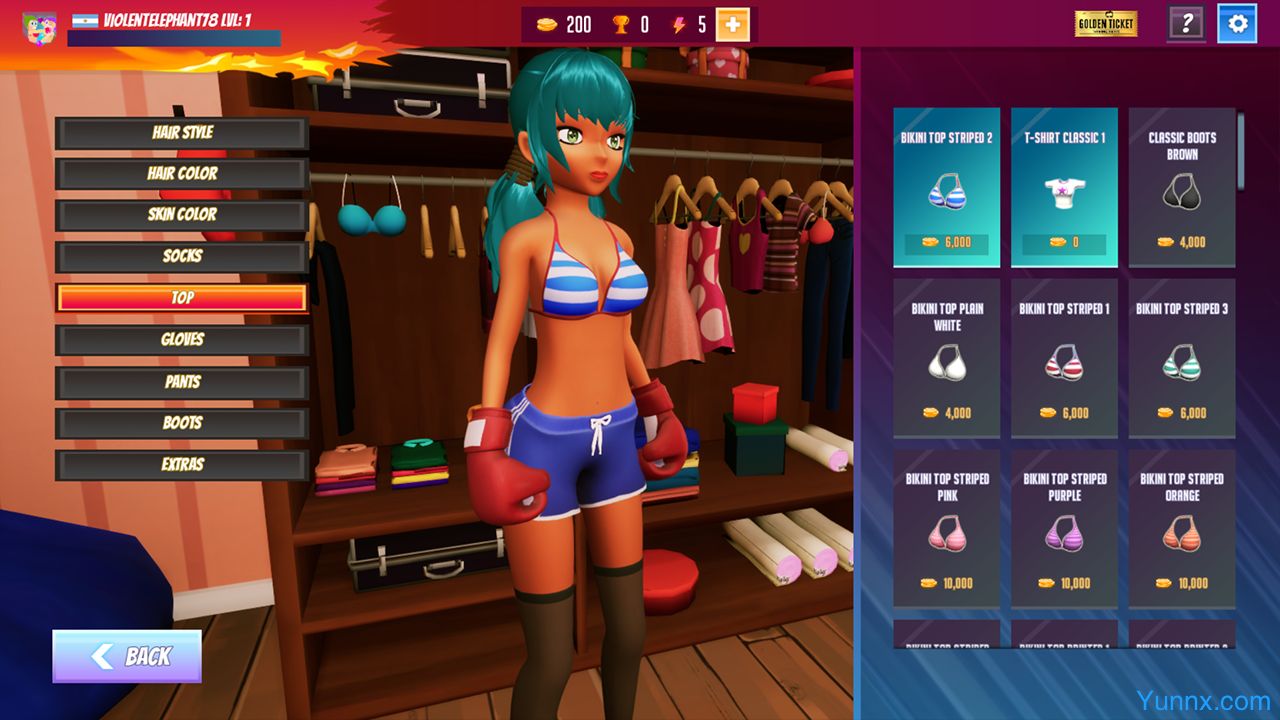
Task: Select the Bikini Top Striped Orange item
Action: pyautogui.click(x=1182, y=528)
